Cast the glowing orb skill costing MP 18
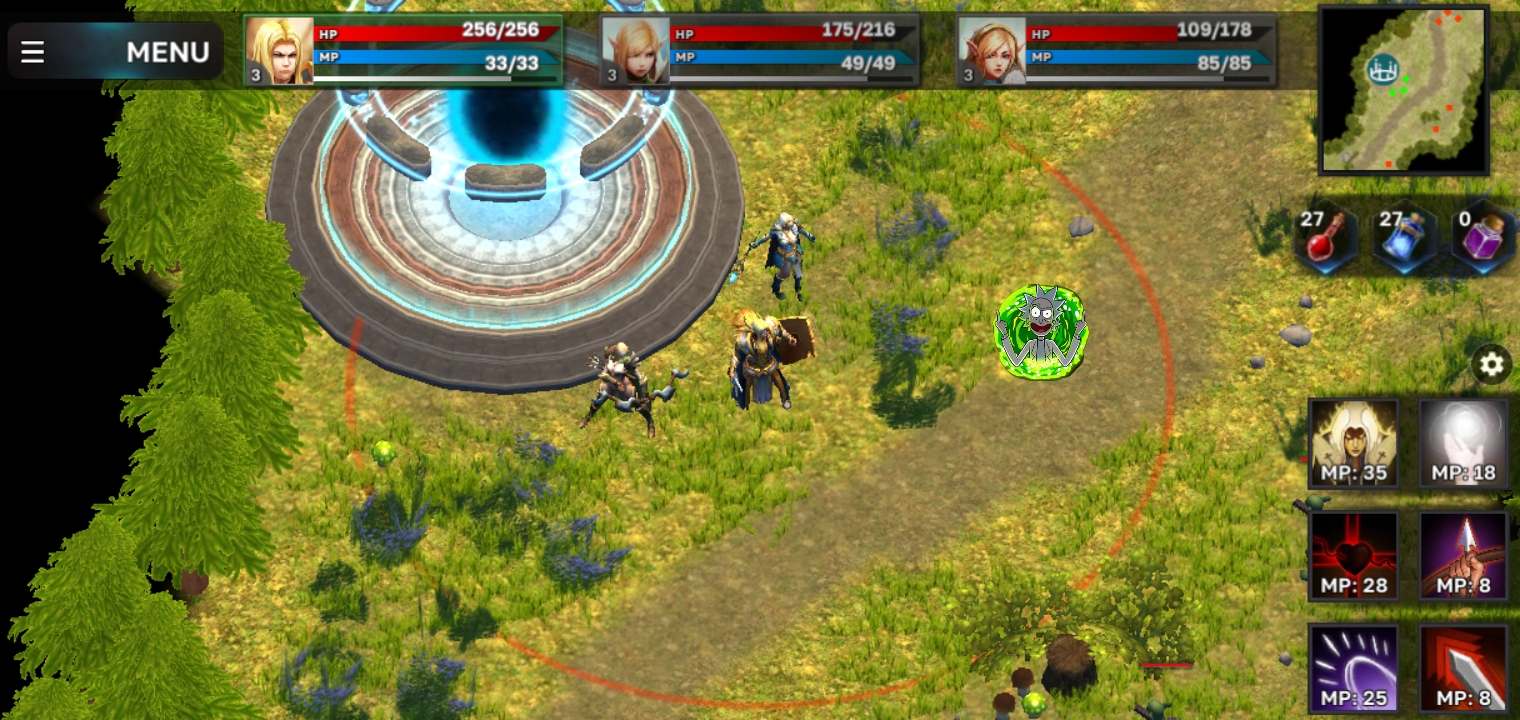Image resolution: width=1520 pixels, height=720 pixels. (1463, 443)
